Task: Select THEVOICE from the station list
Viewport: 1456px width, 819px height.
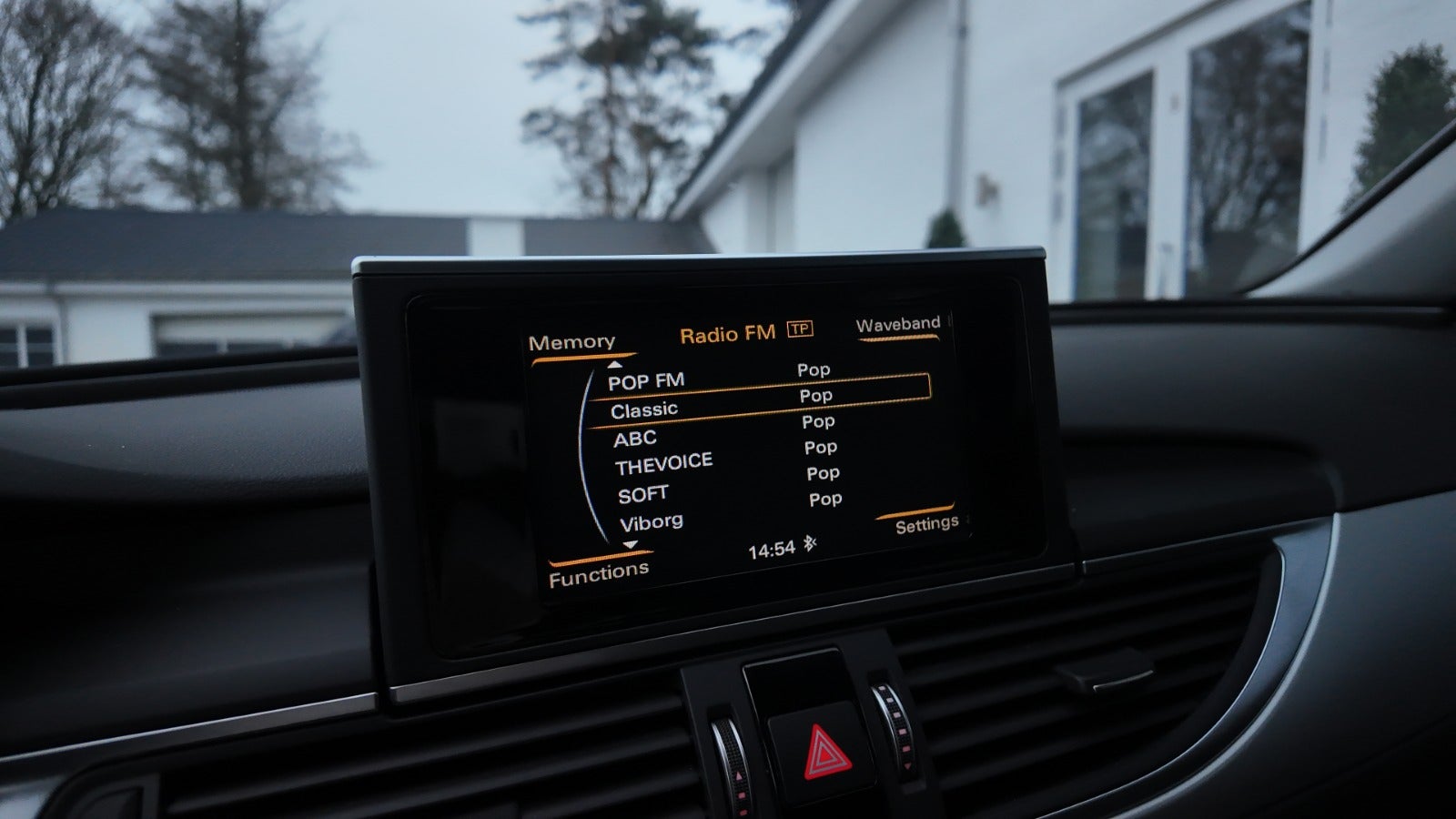Action: [x=662, y=465]
